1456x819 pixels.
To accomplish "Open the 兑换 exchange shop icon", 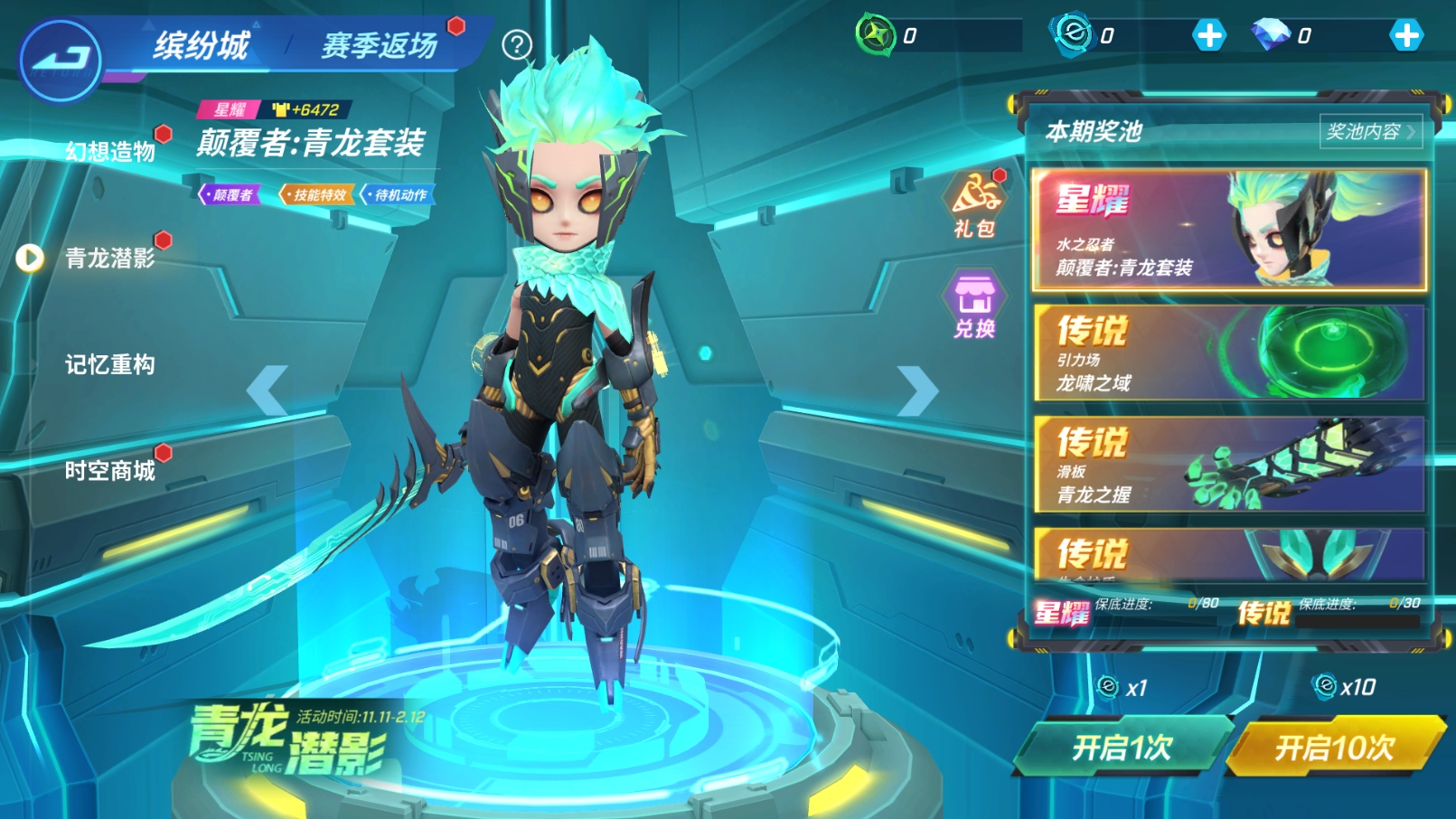I will click(x=974, y=305).
